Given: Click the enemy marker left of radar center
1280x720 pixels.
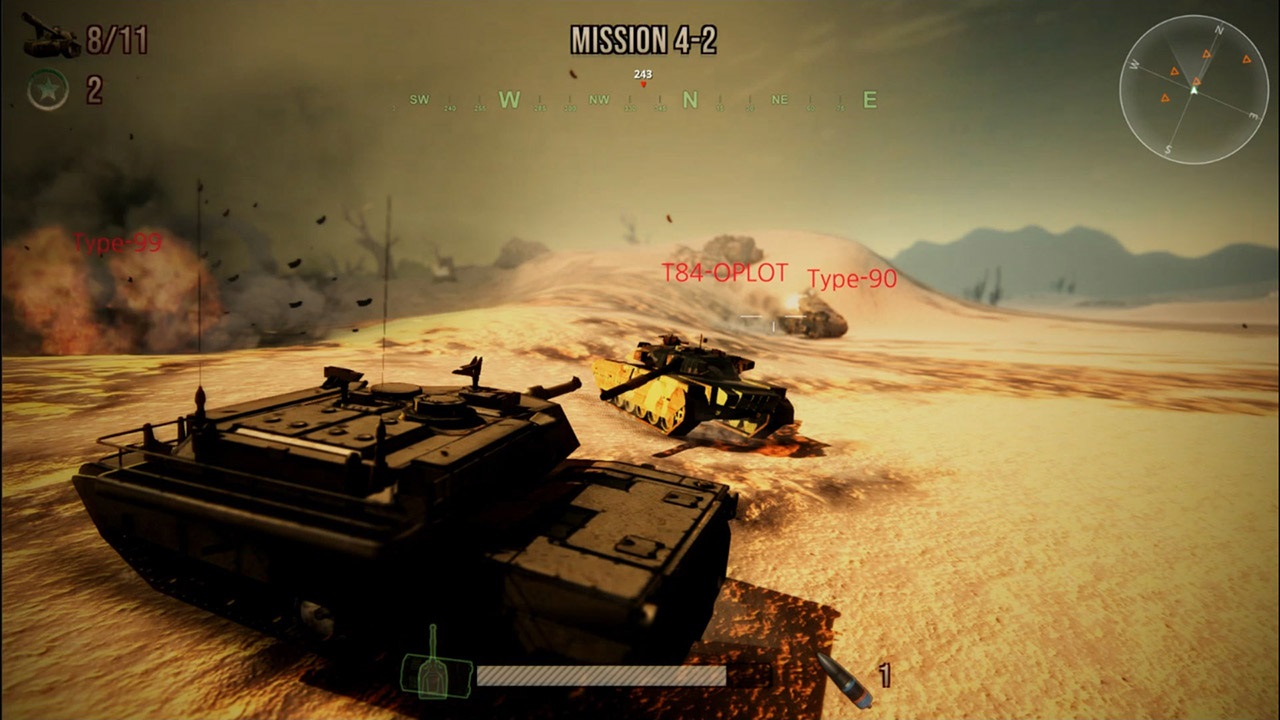Looking at the screenshot, I should click(x=1164, y=98).
